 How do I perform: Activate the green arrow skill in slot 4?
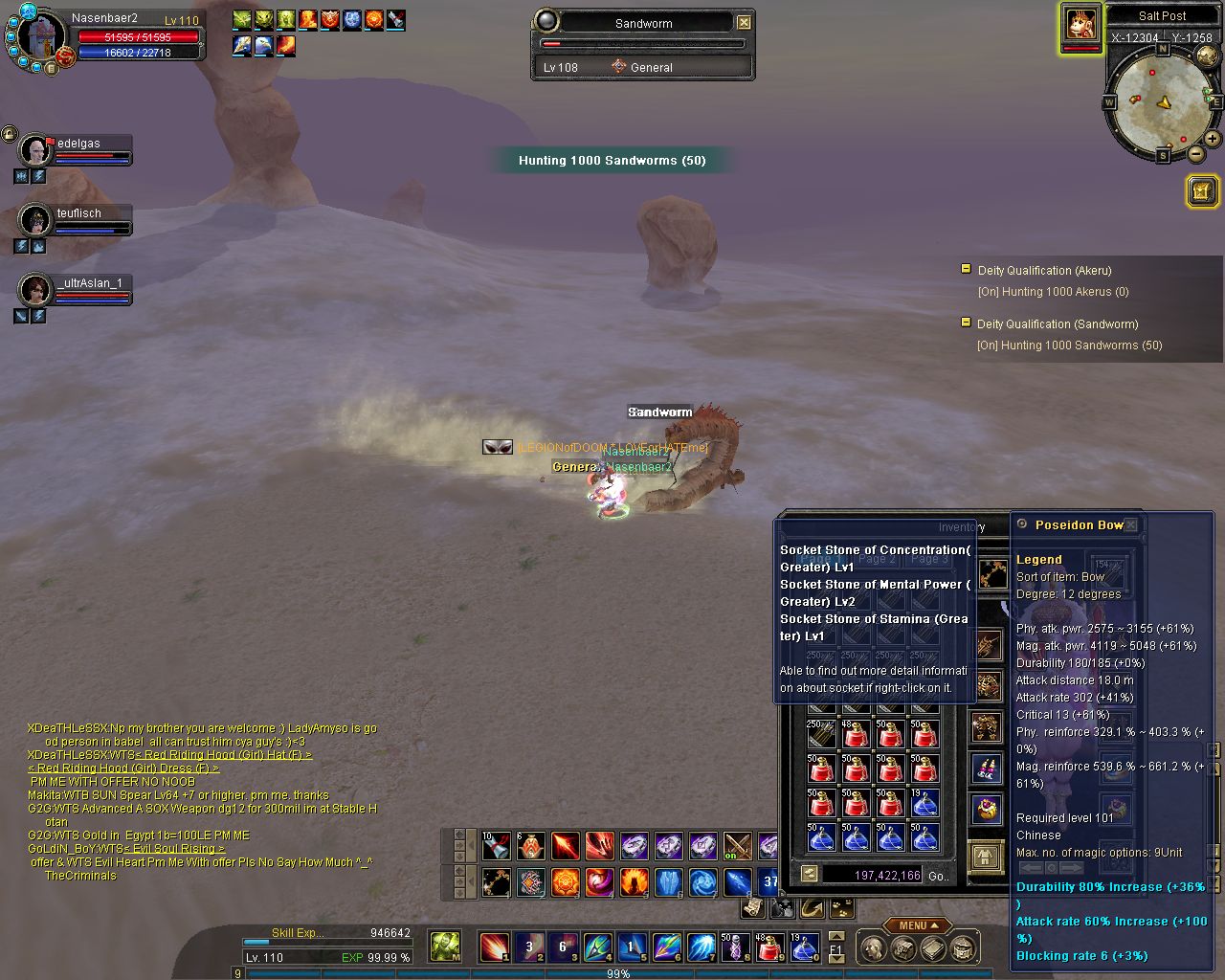click(x=597, y=947)
